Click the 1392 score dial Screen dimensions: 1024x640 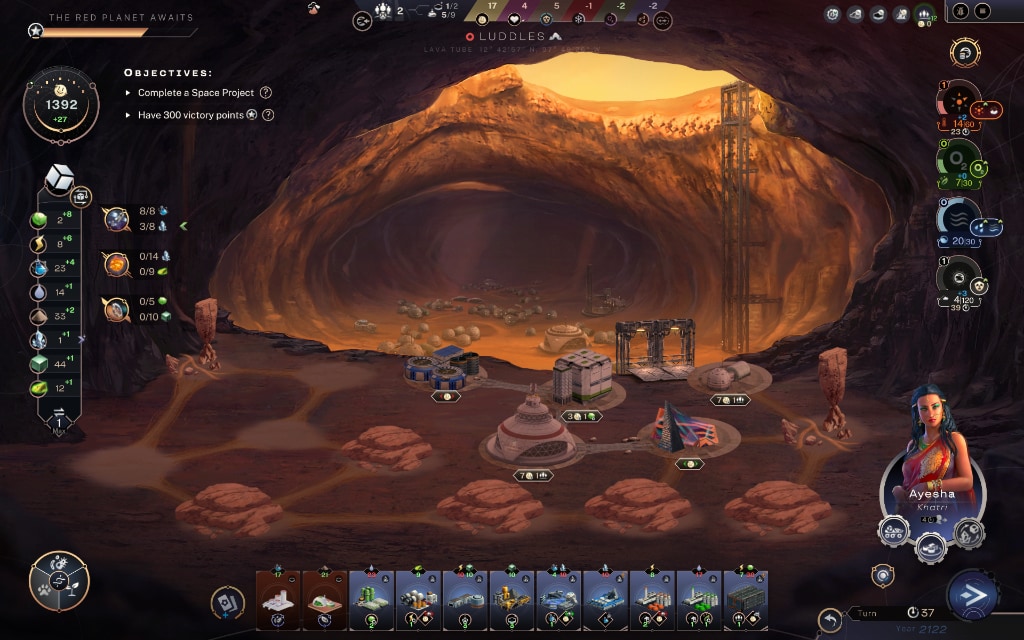(x=61, y=105)
